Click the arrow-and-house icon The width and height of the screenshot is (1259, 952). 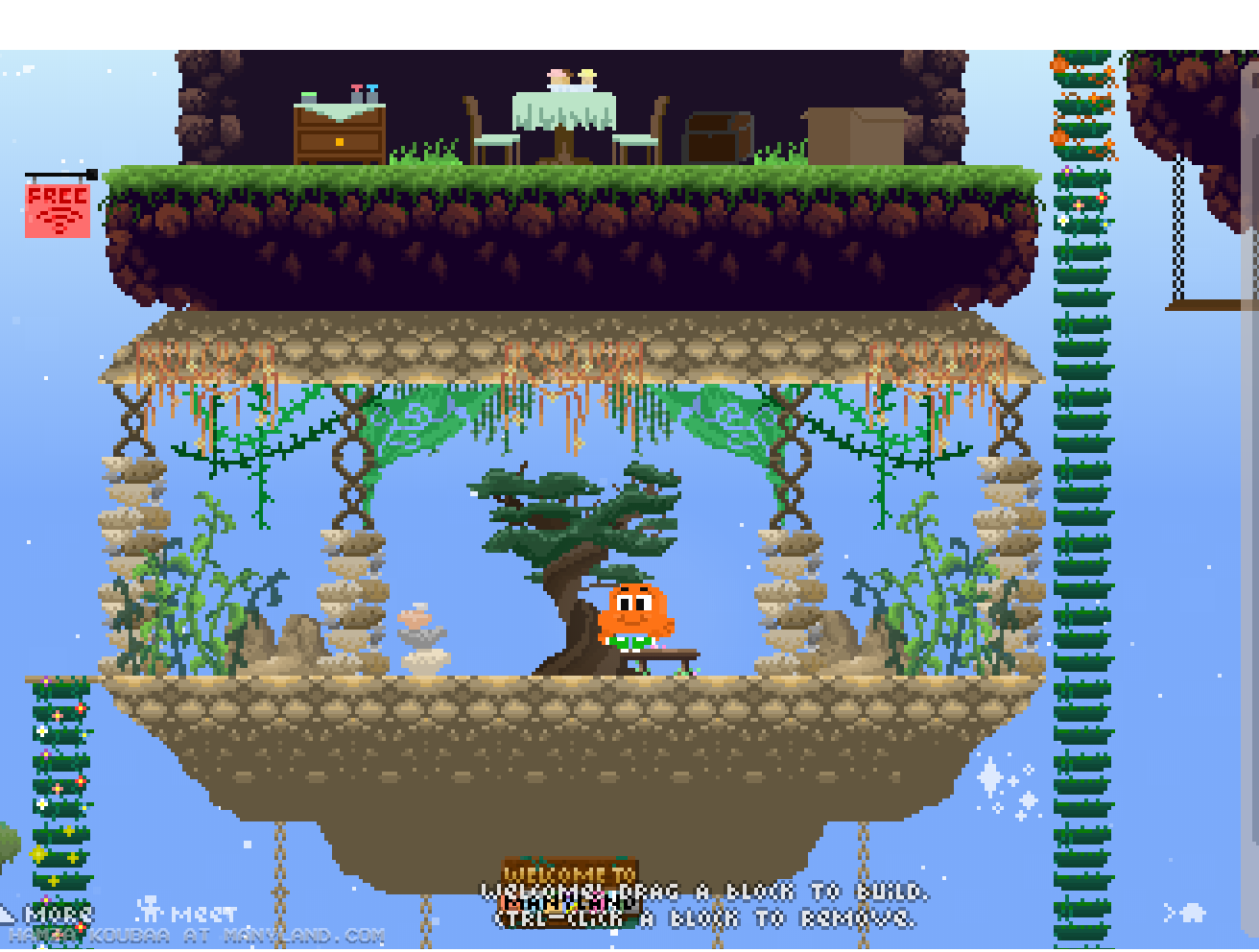1186,912
